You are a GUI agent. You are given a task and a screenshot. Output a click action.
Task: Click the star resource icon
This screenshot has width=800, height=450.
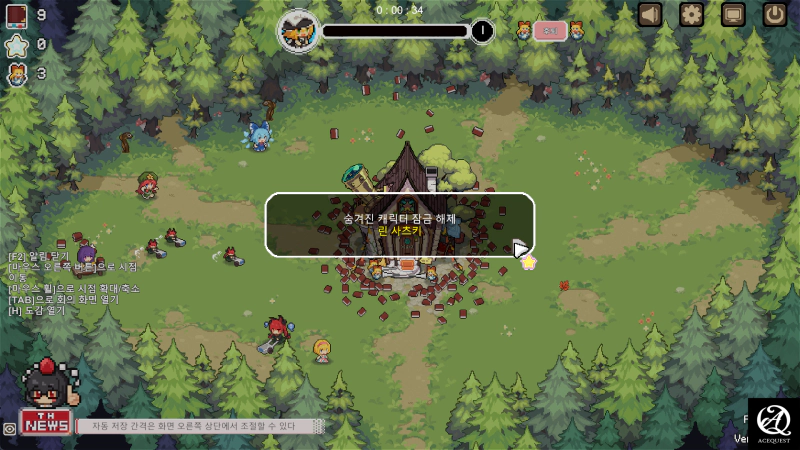16,44
